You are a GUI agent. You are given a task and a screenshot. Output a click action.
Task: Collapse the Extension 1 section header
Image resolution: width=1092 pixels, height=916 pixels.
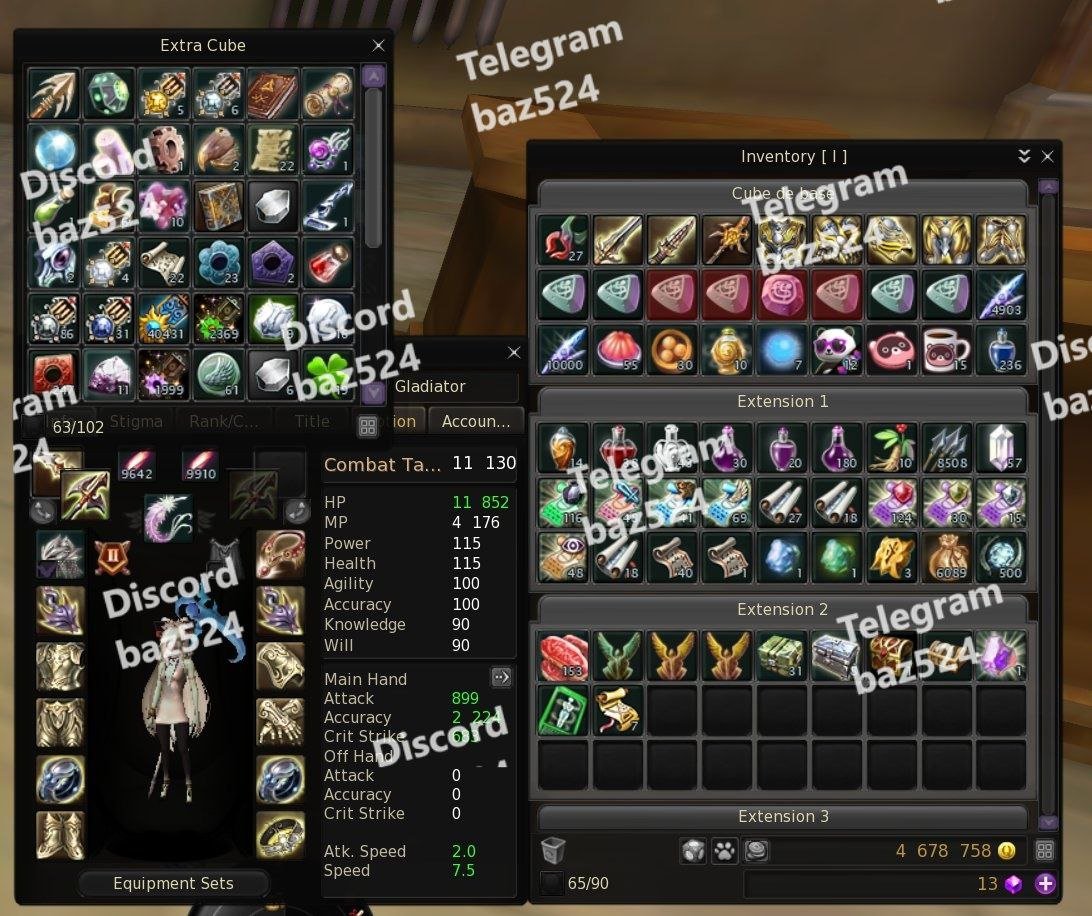pos(783,402)
